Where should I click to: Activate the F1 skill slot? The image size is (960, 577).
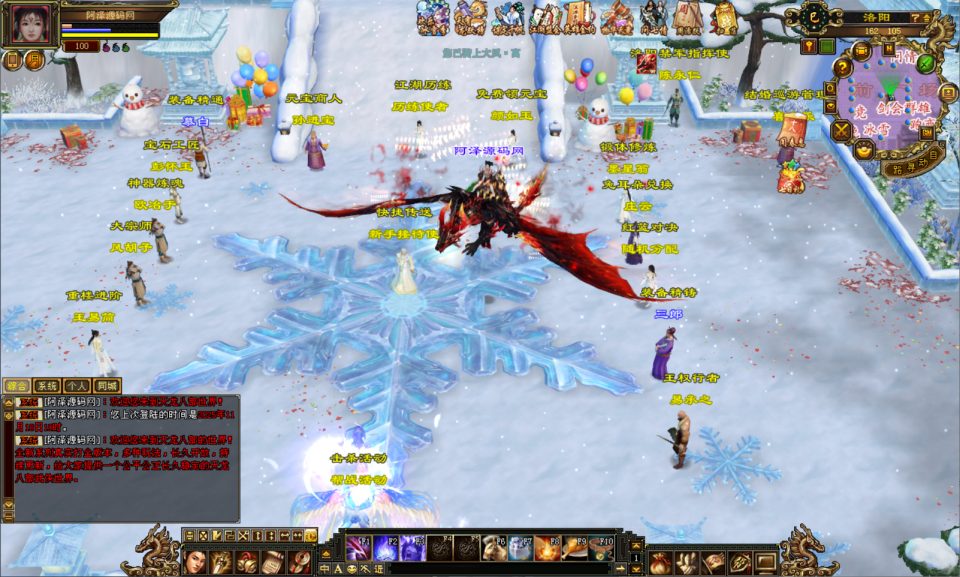pyautogui.click(x=357, y=548)
